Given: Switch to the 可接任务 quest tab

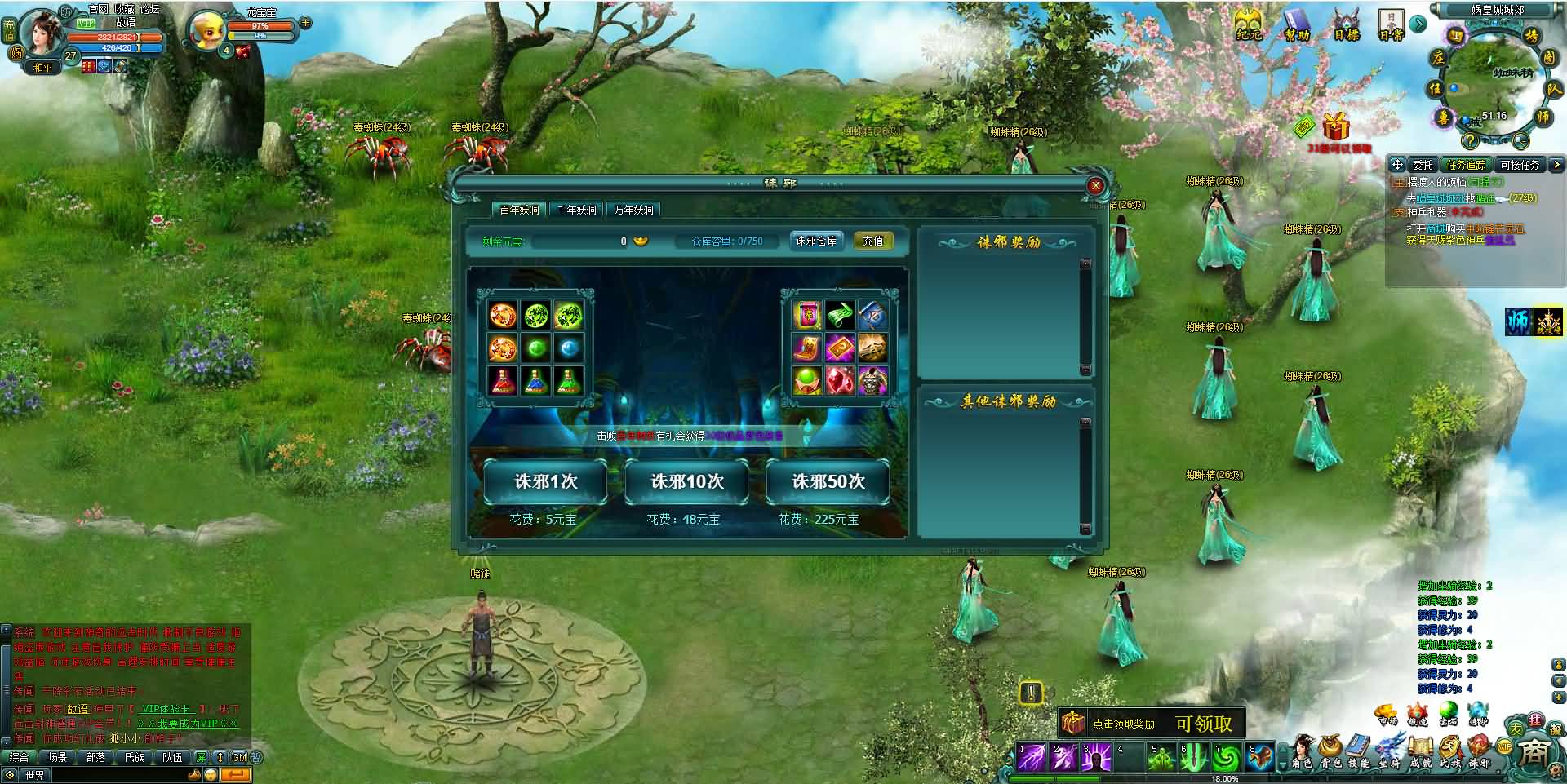Looking at the screenshot, I should point(1519,165).
